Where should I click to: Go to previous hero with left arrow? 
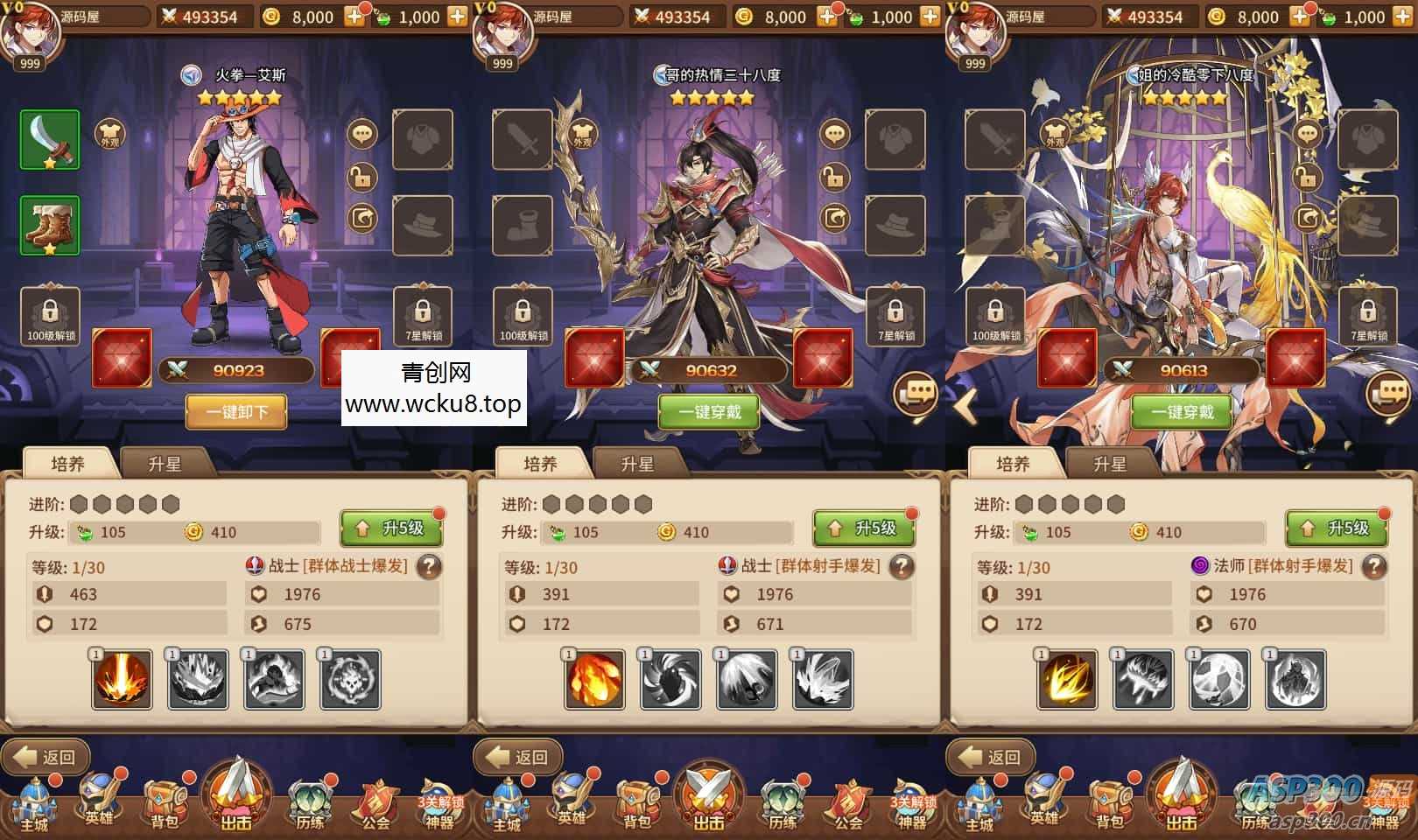click(965, 407)
